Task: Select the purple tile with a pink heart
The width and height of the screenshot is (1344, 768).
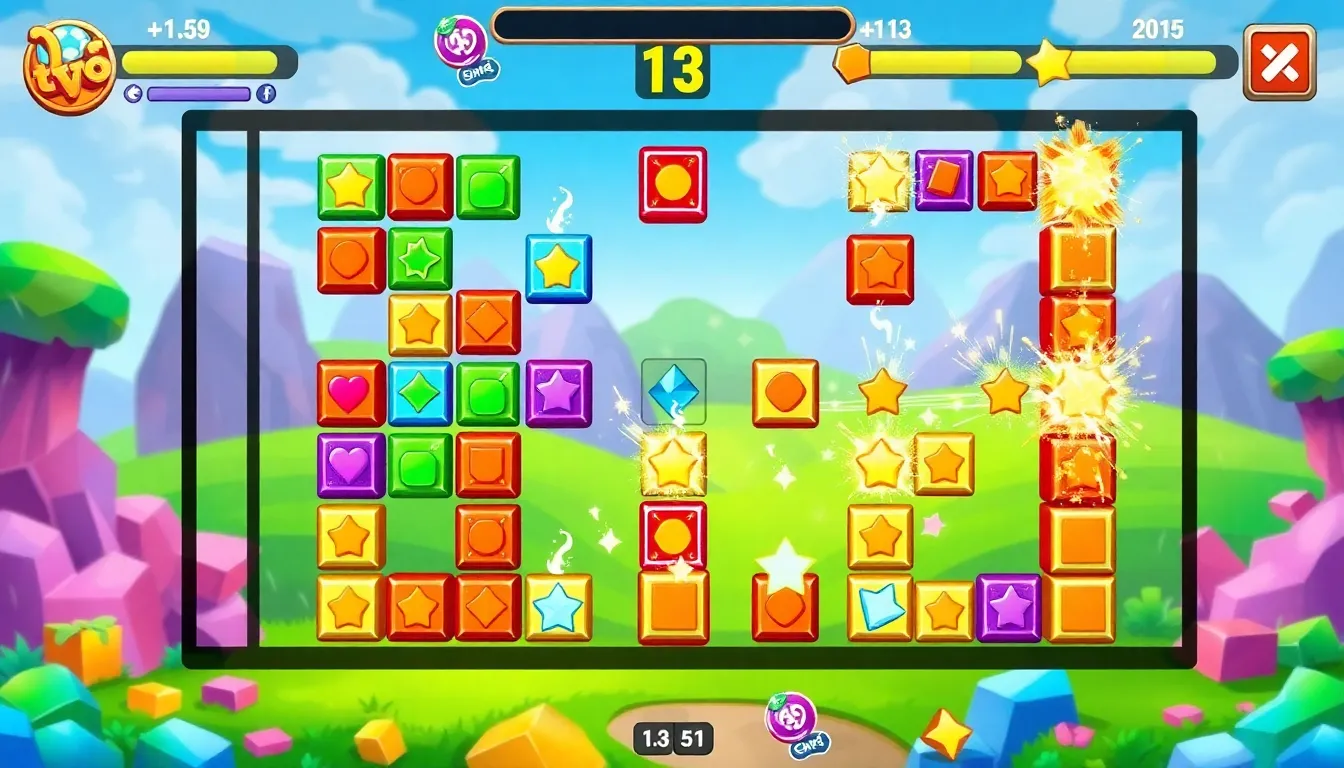Action: tap(350, 465)
